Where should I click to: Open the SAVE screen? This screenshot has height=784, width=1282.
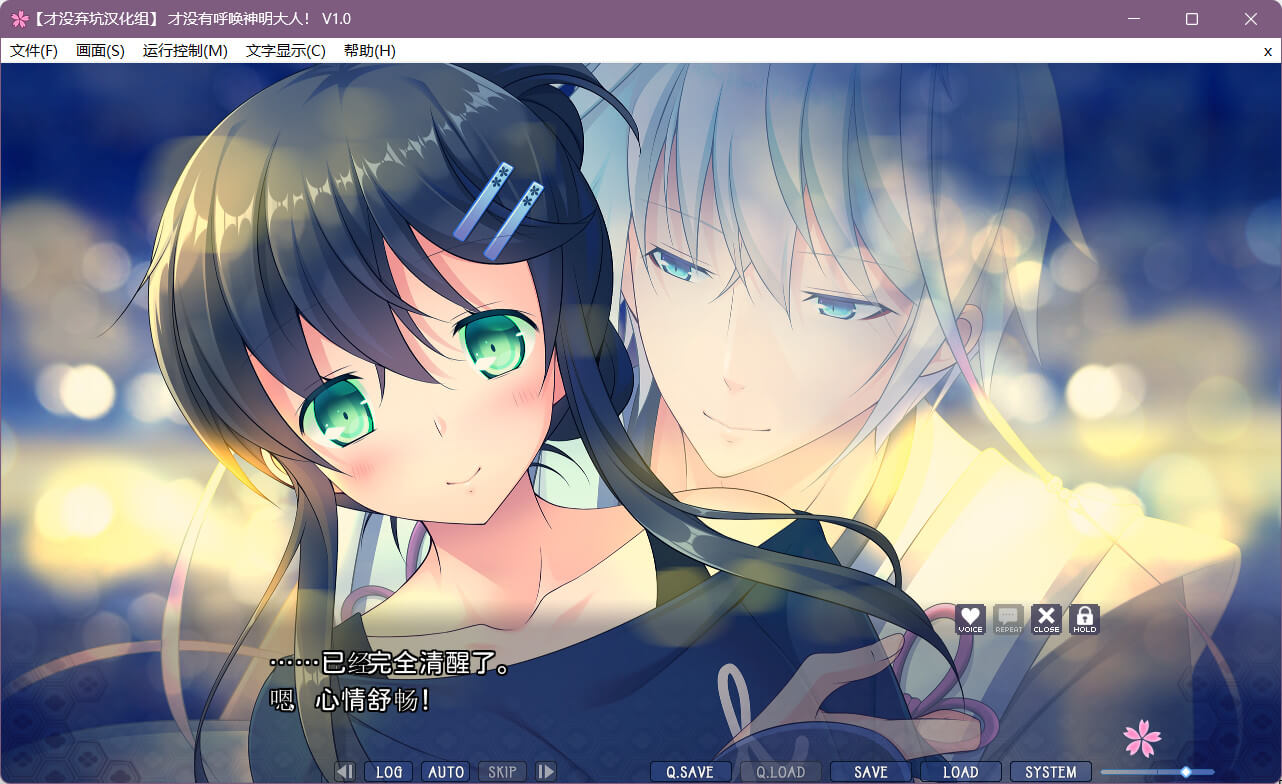tap(871, 772)
